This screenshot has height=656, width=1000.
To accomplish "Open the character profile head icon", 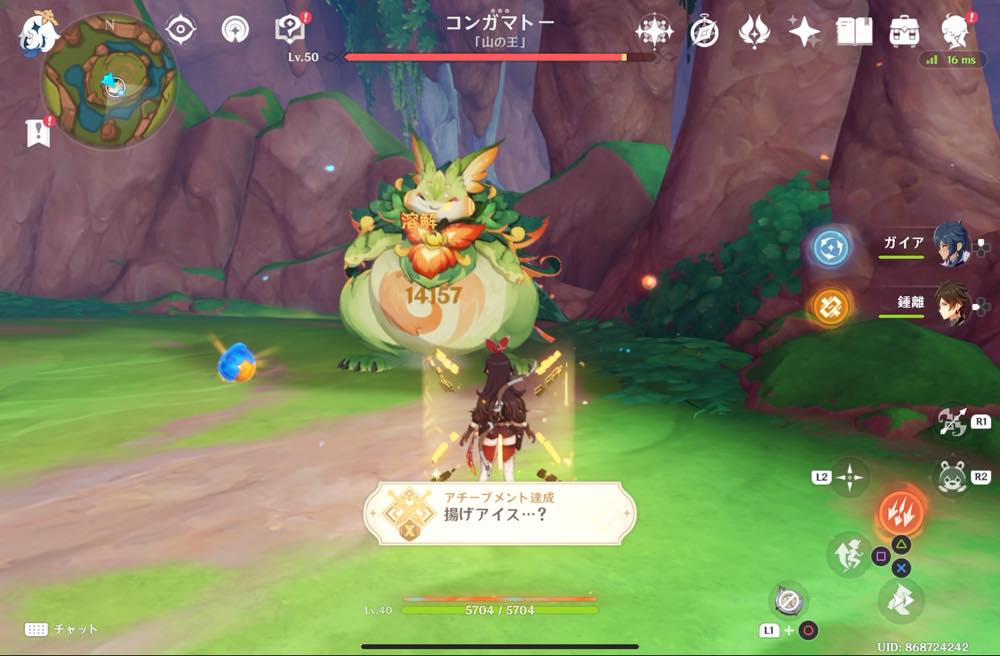I will pyautogui.click(x=956, y=32).
